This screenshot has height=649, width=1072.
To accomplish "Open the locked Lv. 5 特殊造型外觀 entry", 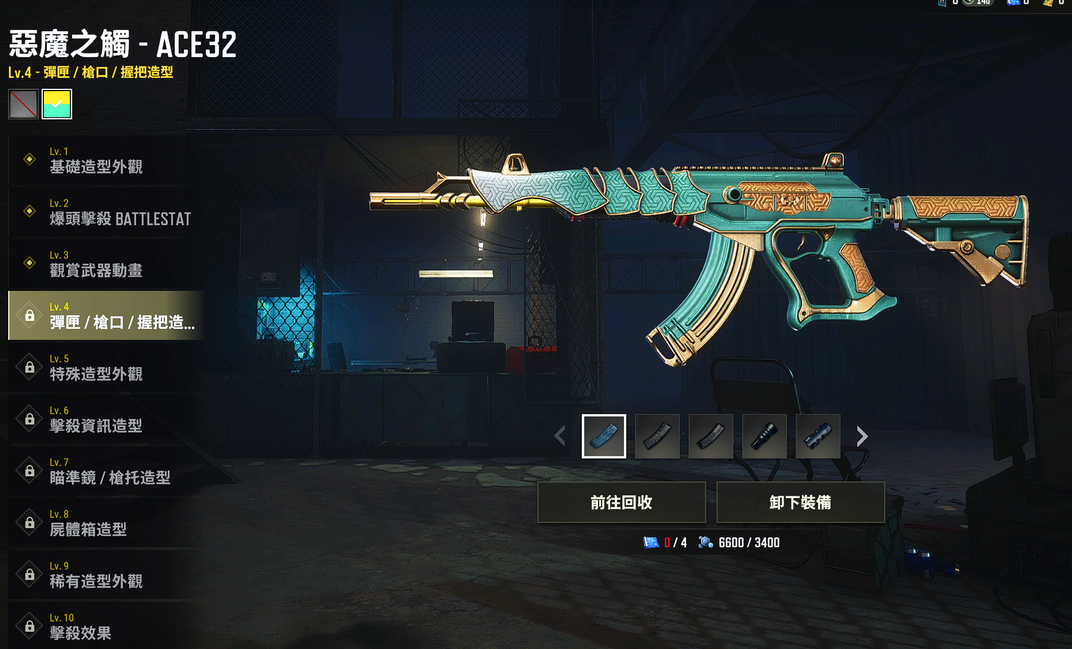I will (x=100, y=368).
